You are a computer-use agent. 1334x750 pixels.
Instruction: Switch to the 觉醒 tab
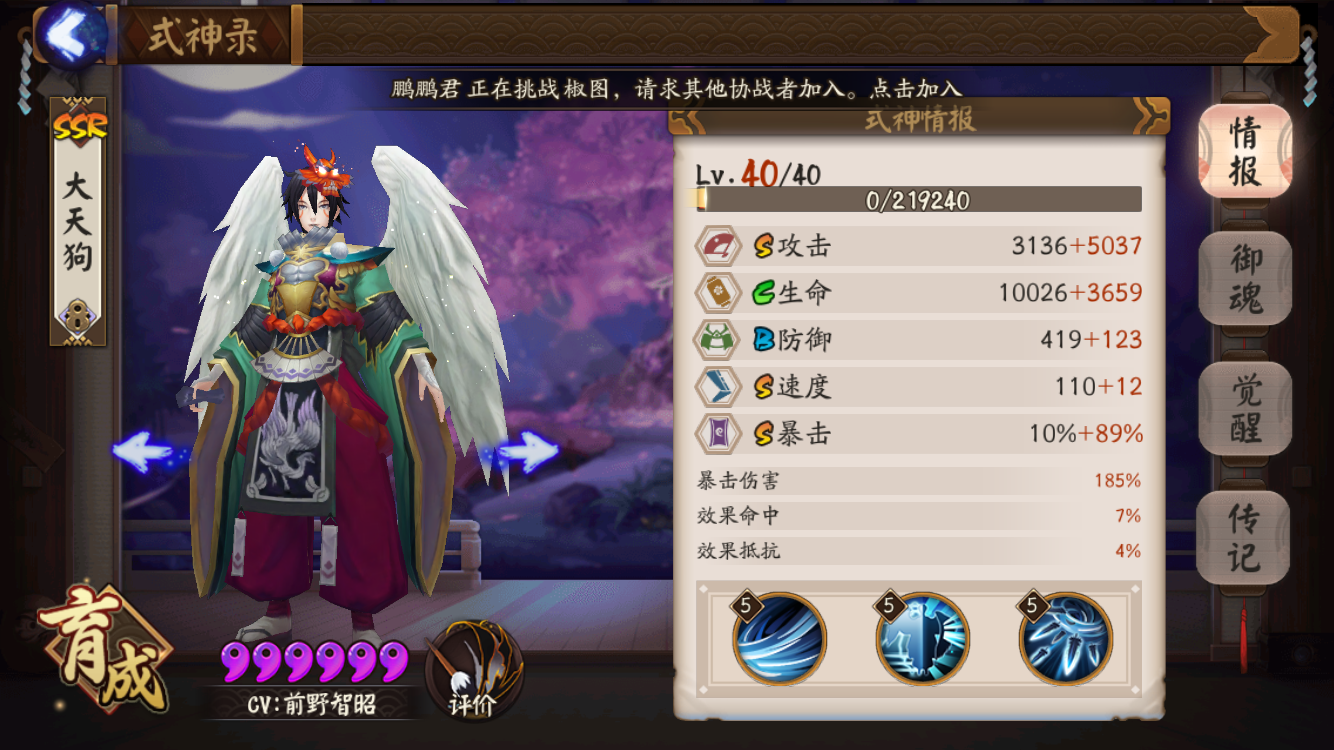tap(1244, 410)
